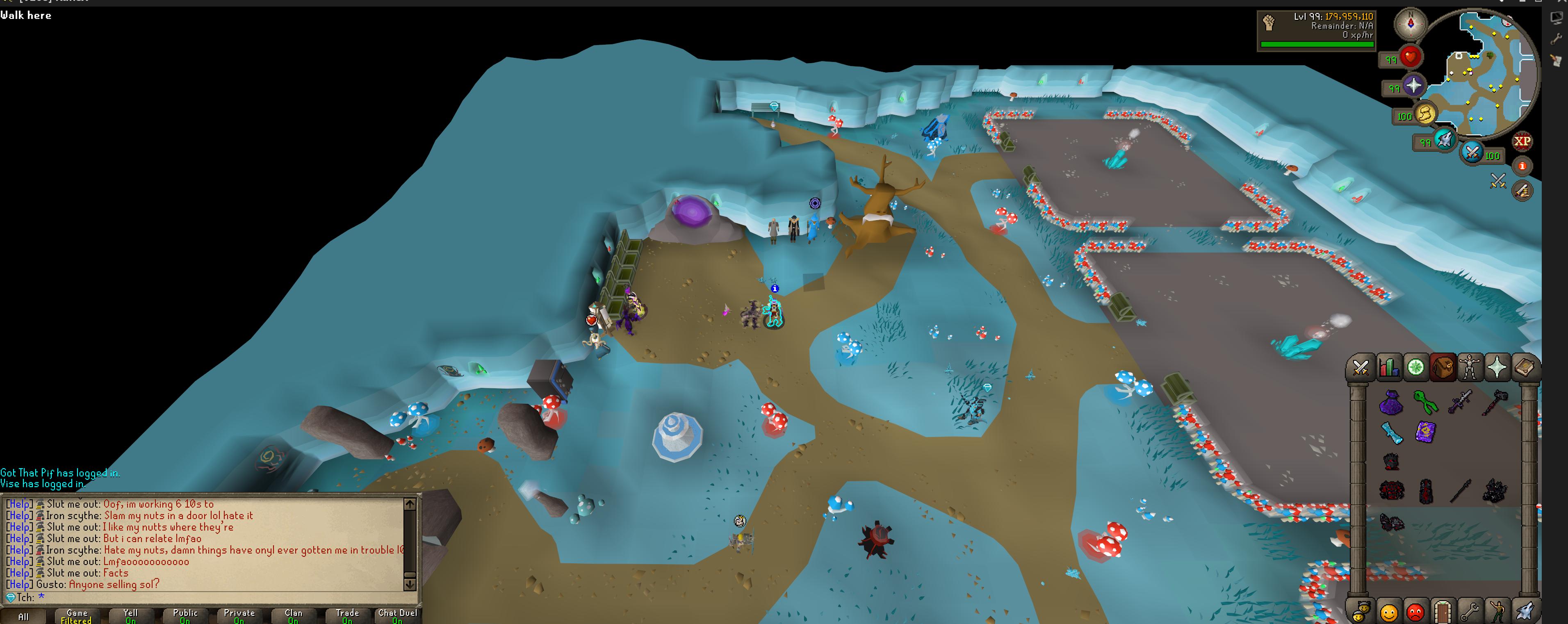This screenshot has height=624, width=1568.
Task: Click the chat scroll-up arrow
Action: [410, 504]
